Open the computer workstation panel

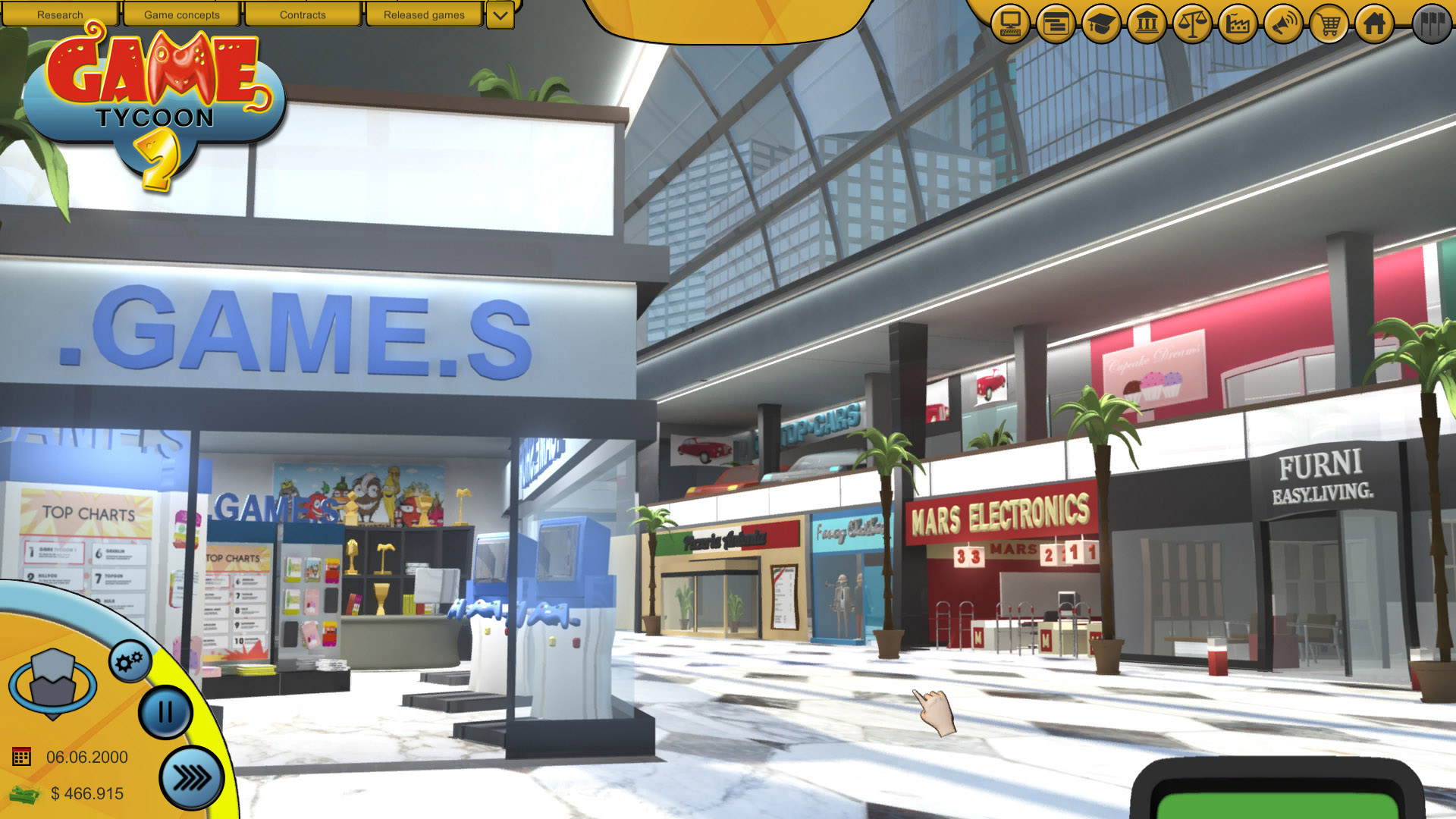(x=1011, y=24)
